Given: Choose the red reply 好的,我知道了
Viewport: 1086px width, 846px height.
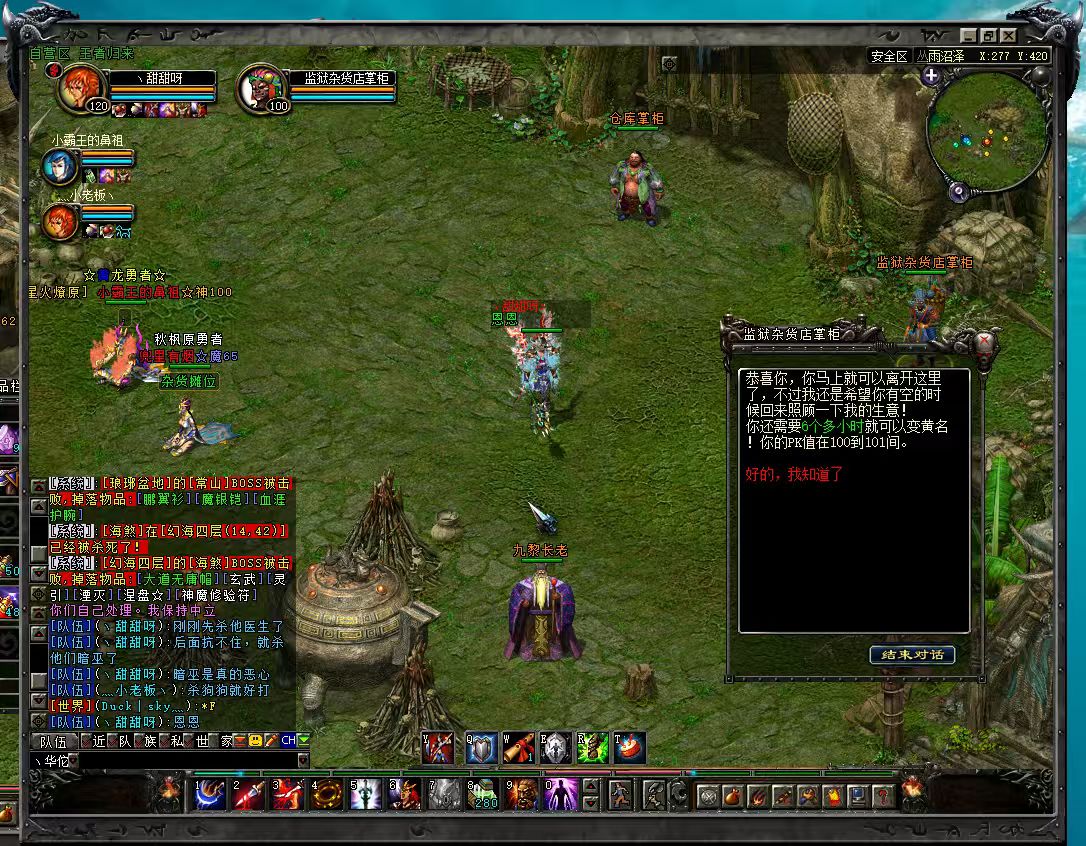Looking at the screenshot, I should pos(794,474).
